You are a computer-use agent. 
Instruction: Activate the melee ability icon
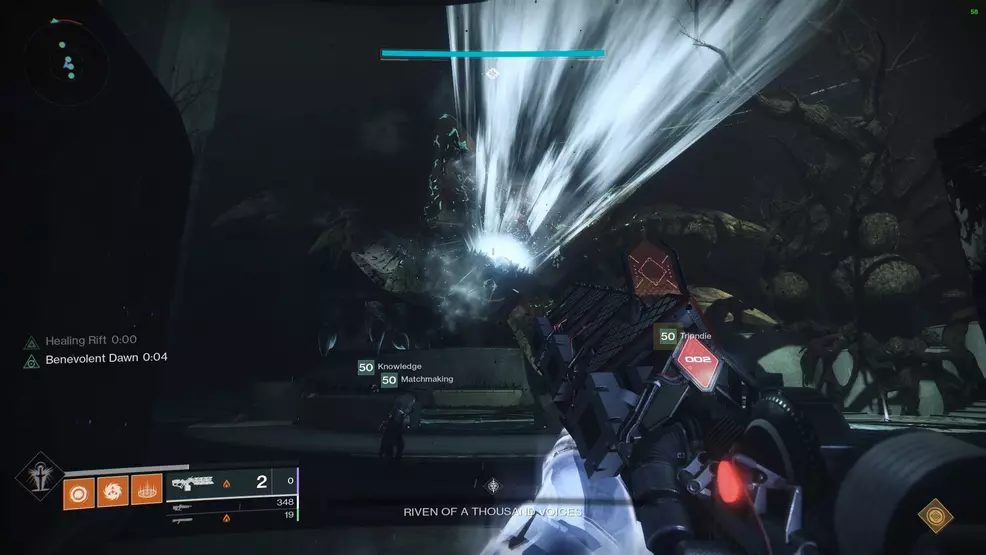point(112,491)
